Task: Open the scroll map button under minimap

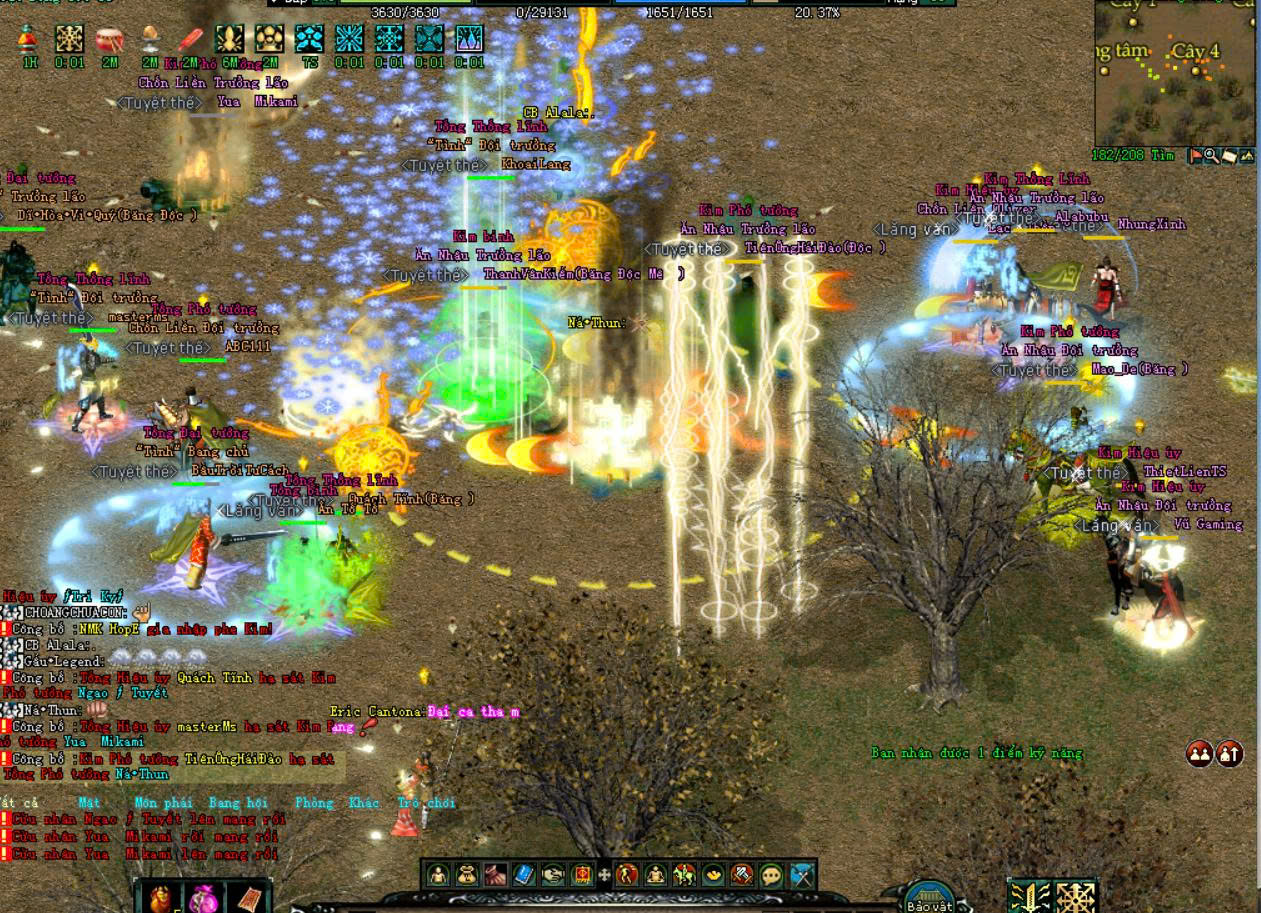Action: point(1229,156)
